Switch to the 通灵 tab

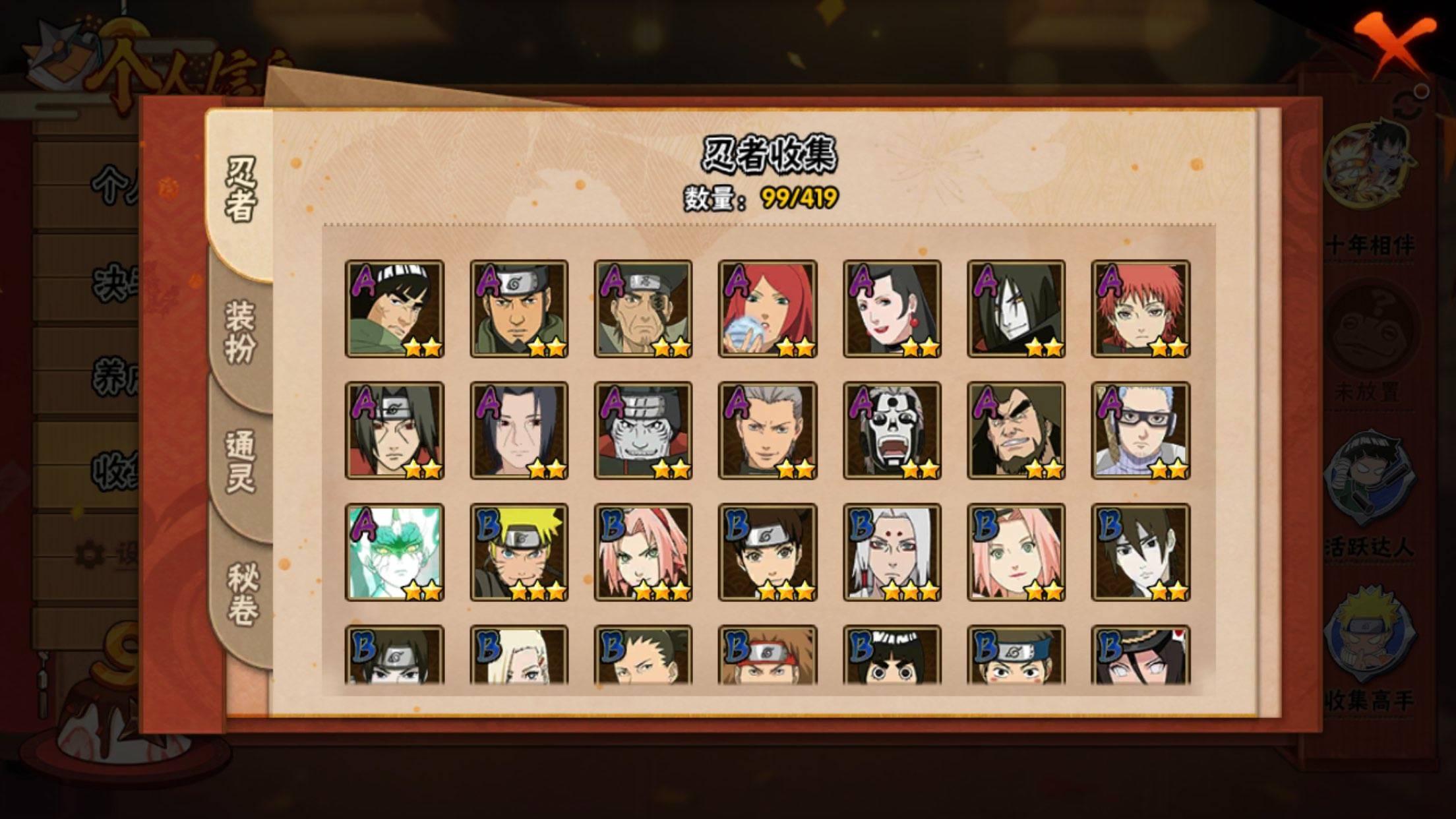(x=241, y=462)
